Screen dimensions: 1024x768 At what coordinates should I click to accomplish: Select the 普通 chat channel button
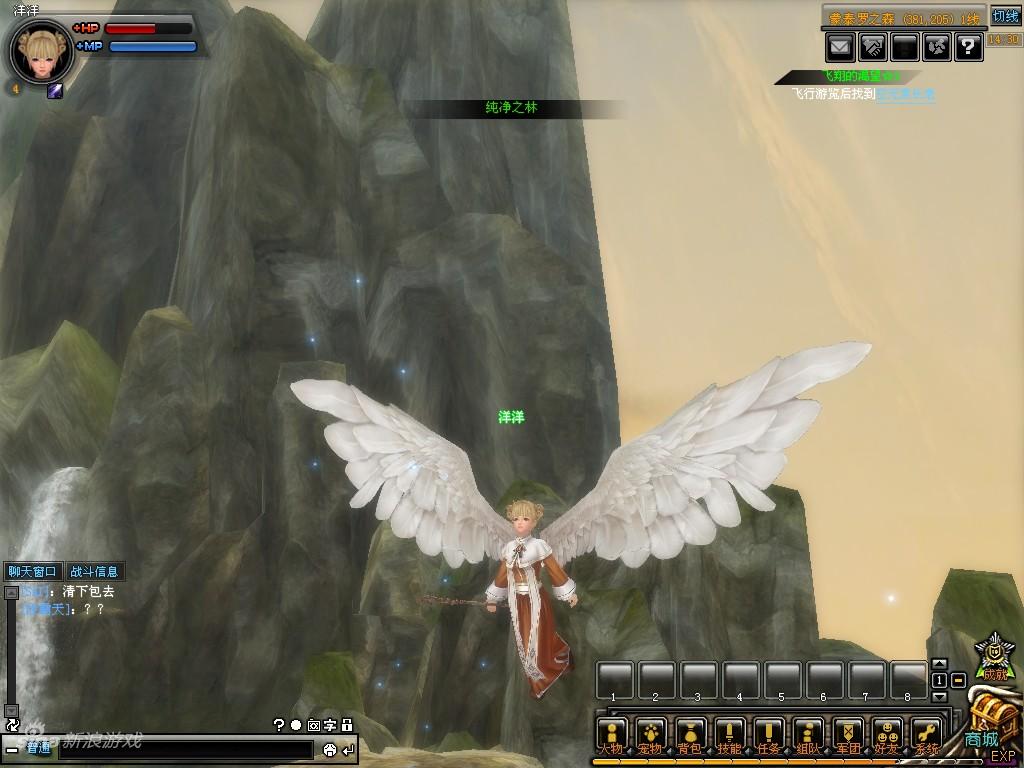click(x=39, y=749)
